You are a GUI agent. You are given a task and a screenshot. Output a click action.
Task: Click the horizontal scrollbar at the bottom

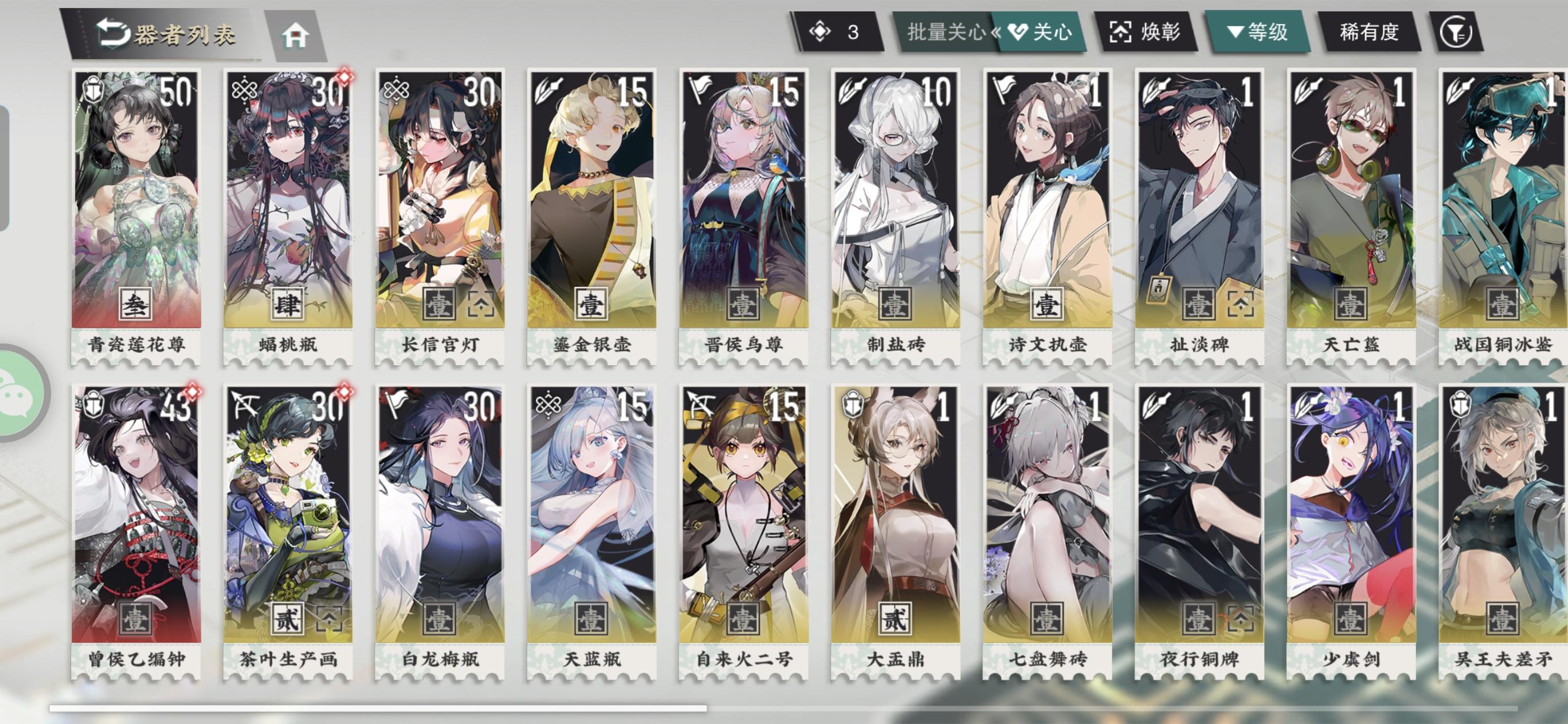[x=383, y=707]
